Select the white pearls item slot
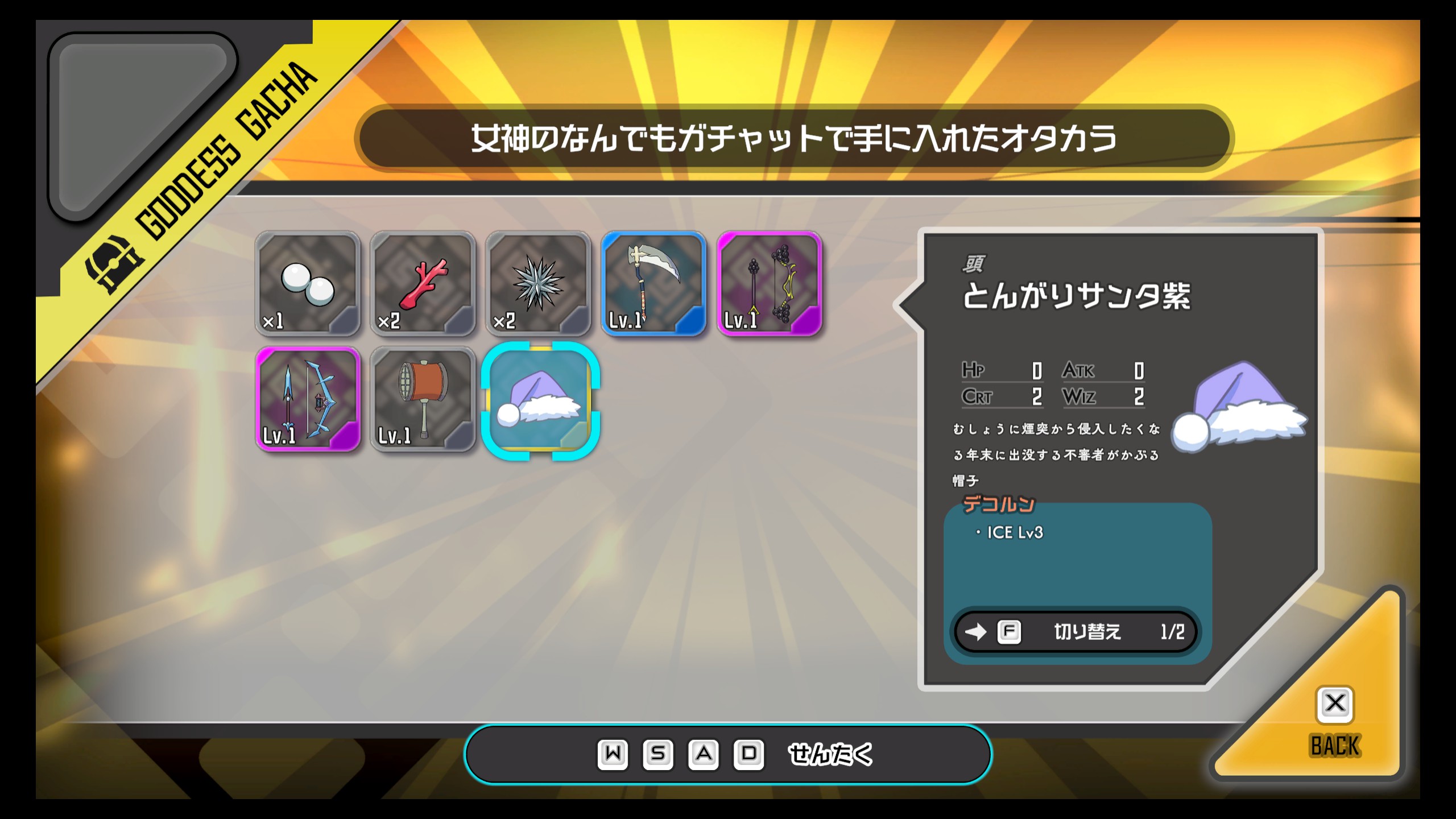1456x819 pixels. (308, 283)
